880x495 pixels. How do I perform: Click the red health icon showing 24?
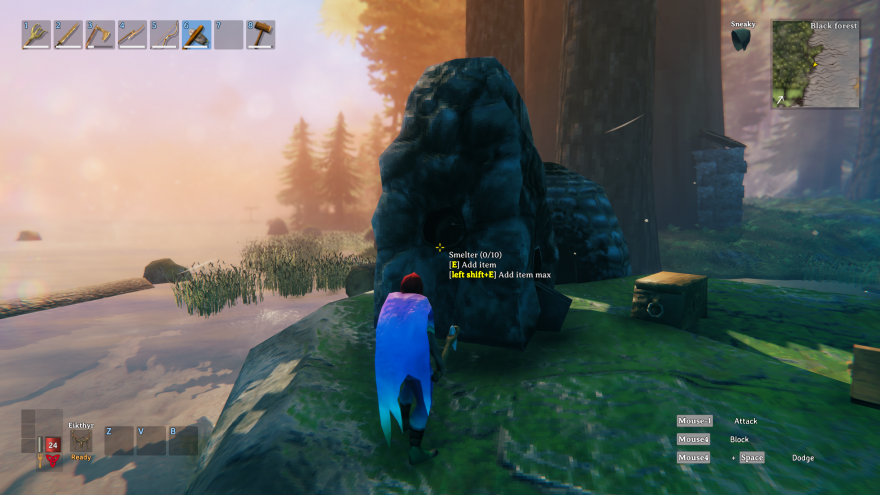(x=52, y=445)
